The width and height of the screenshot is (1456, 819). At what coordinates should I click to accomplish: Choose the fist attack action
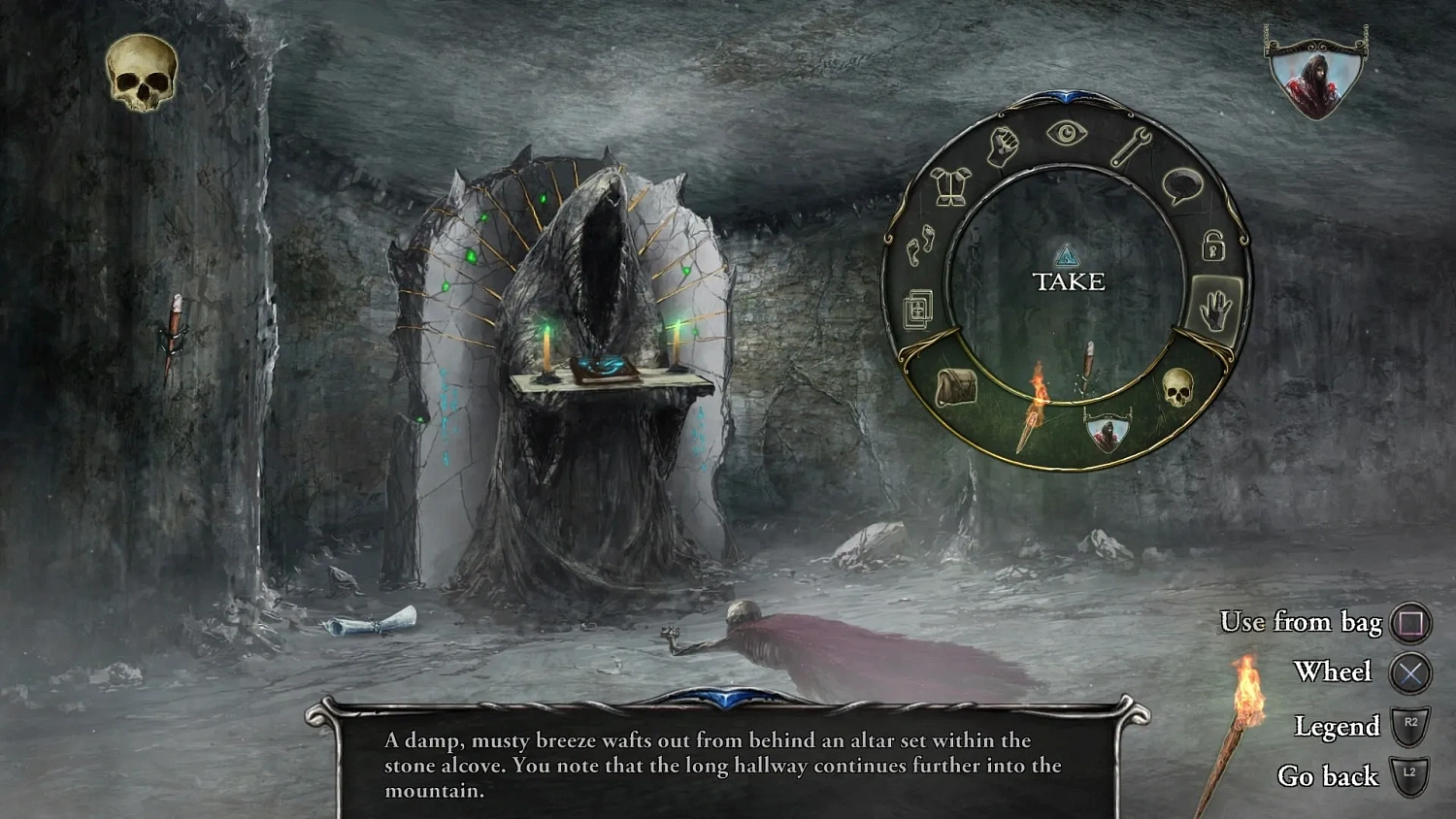point(1006,148)
